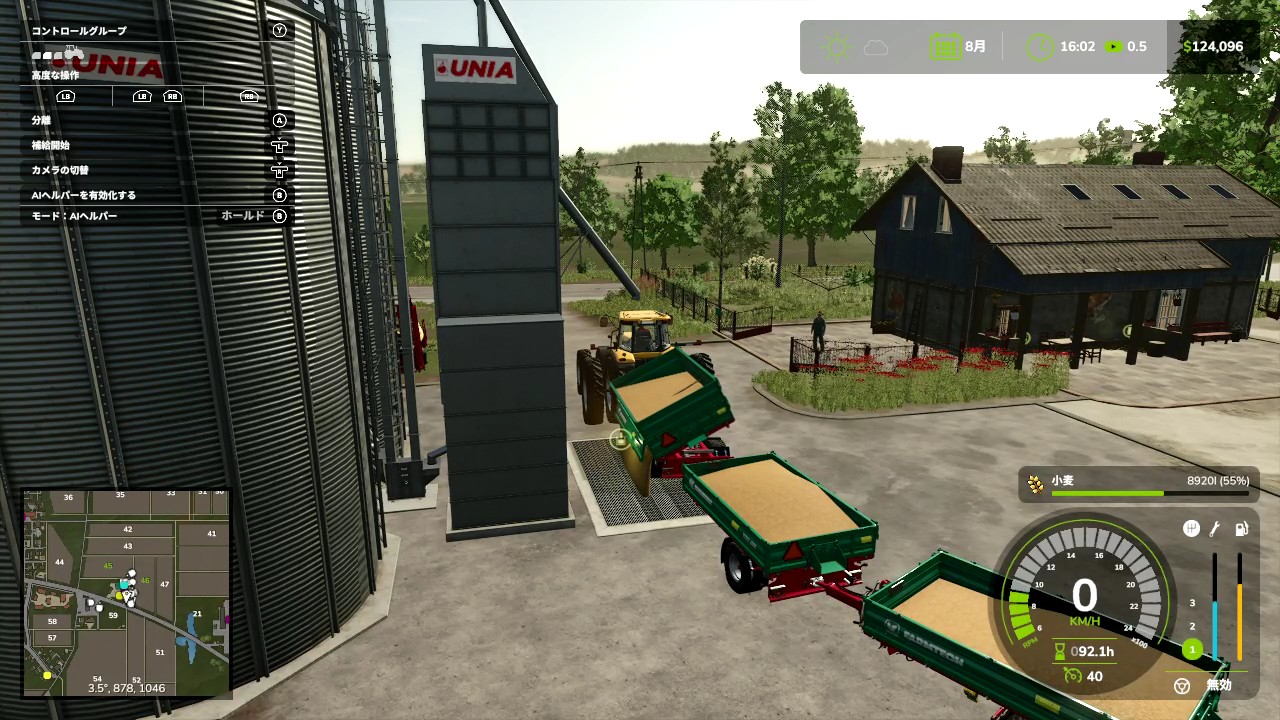This screenshot has width=1280, height=720.
Task: Click the steering wheel icon
Action: [x=1182, y=686]
